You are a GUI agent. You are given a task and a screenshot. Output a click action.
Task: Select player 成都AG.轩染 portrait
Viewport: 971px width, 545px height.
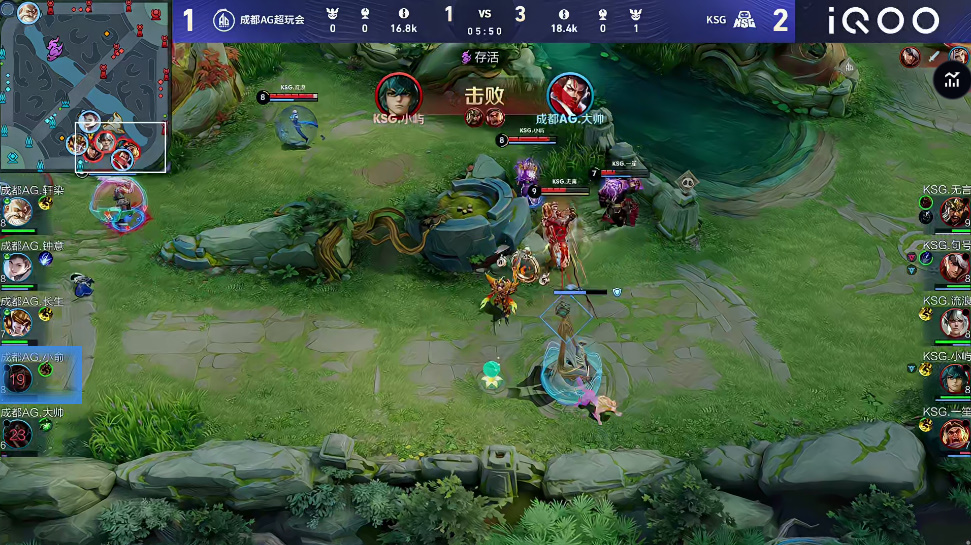(x=17, y=212)
